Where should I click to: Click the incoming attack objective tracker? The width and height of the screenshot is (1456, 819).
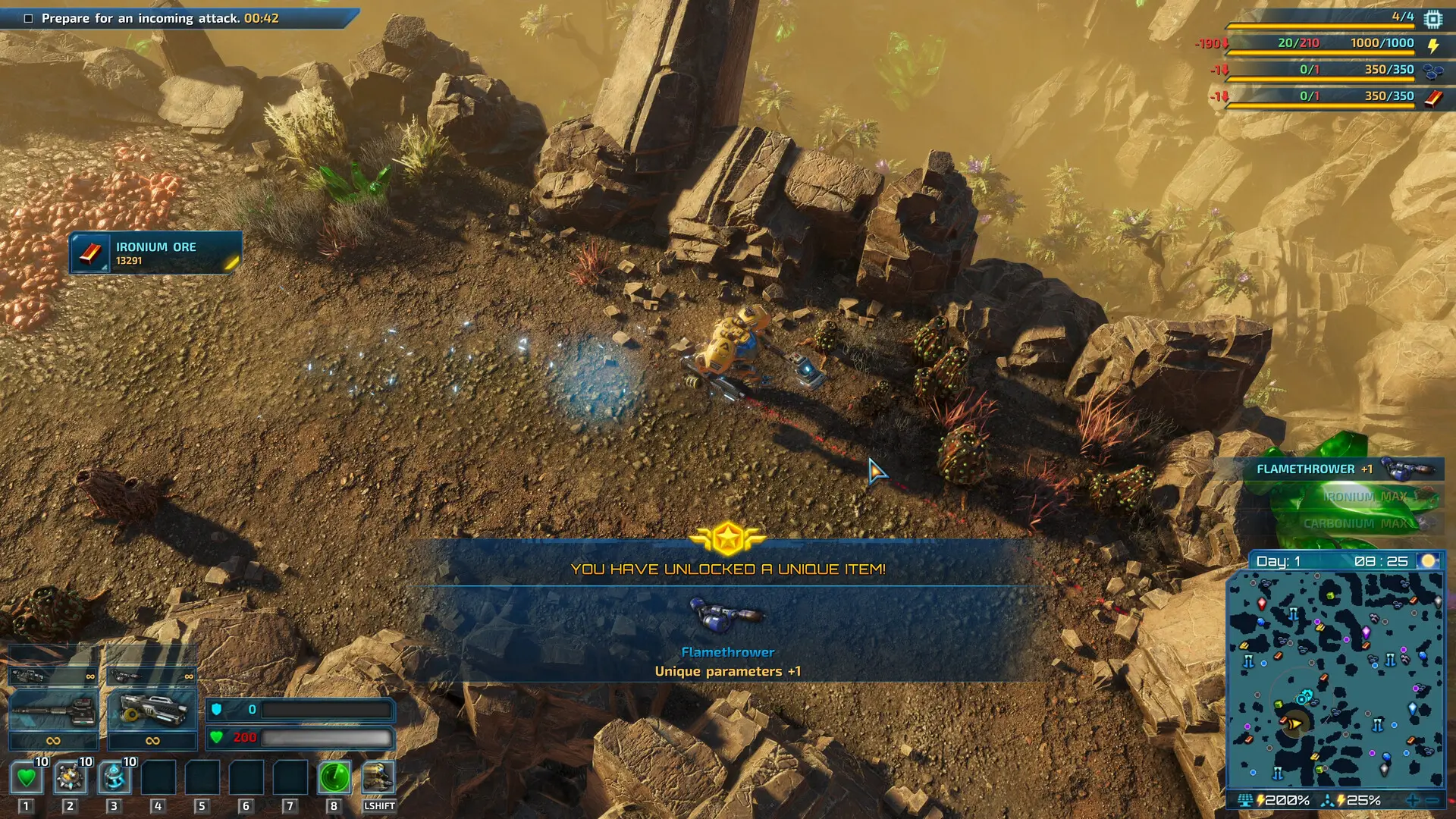coord(161,18)
